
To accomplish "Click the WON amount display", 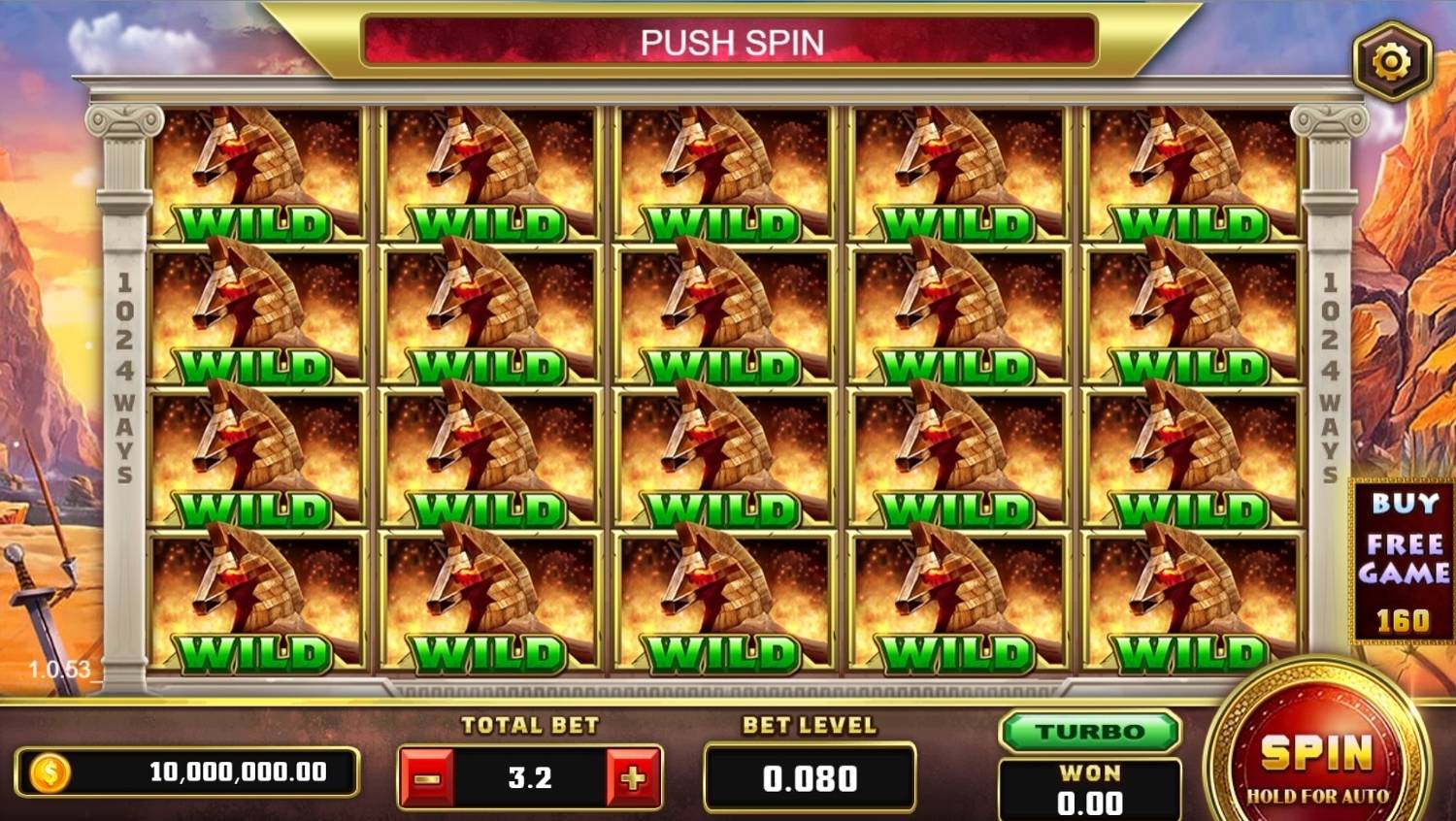I will click(x=1090, y=786).
